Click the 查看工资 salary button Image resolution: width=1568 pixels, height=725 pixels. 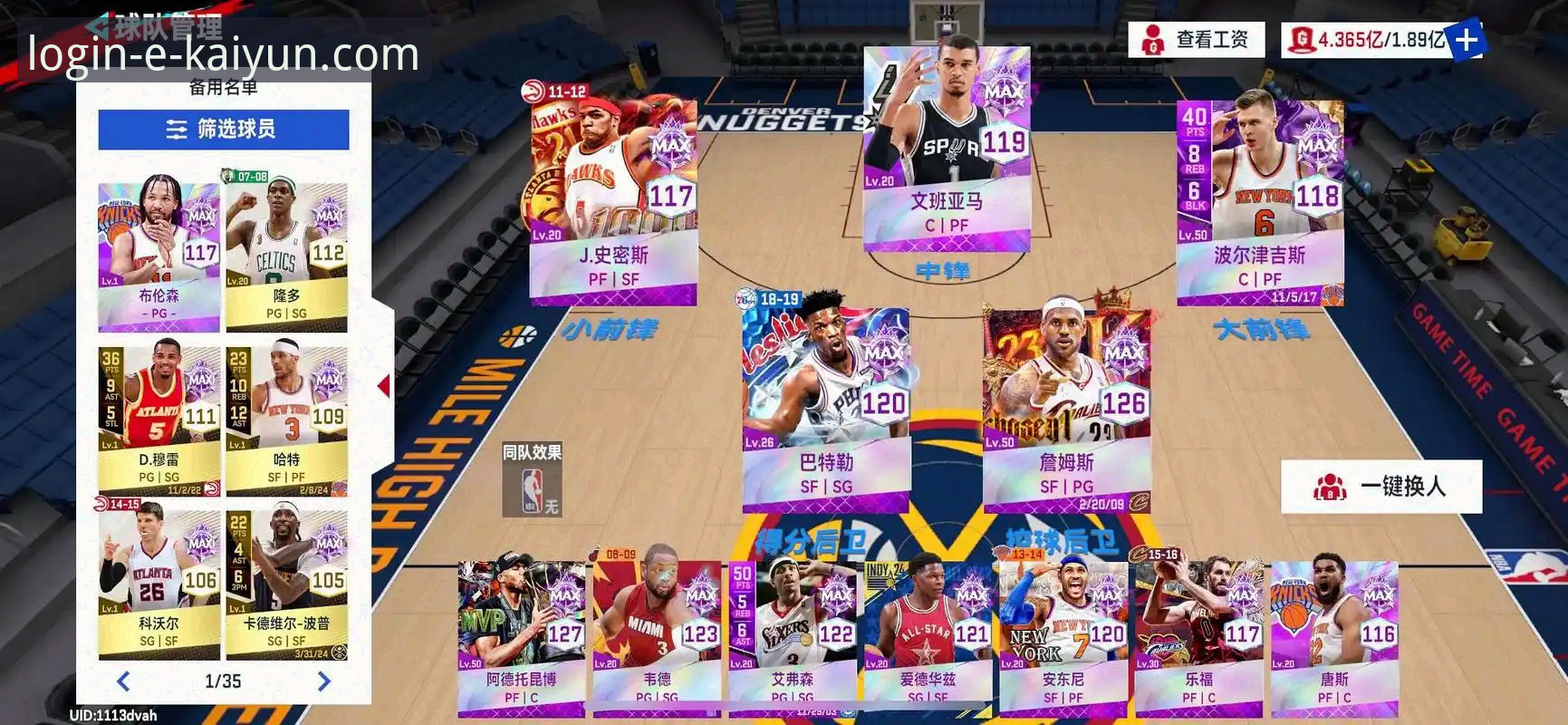point(1196,40)
